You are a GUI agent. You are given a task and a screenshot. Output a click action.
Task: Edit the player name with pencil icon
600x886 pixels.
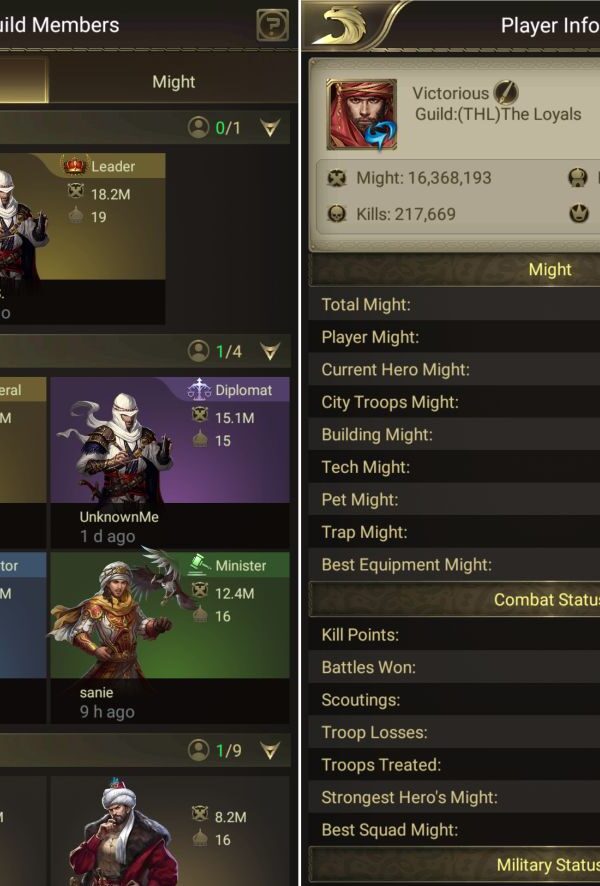click(x=506, y=93)
